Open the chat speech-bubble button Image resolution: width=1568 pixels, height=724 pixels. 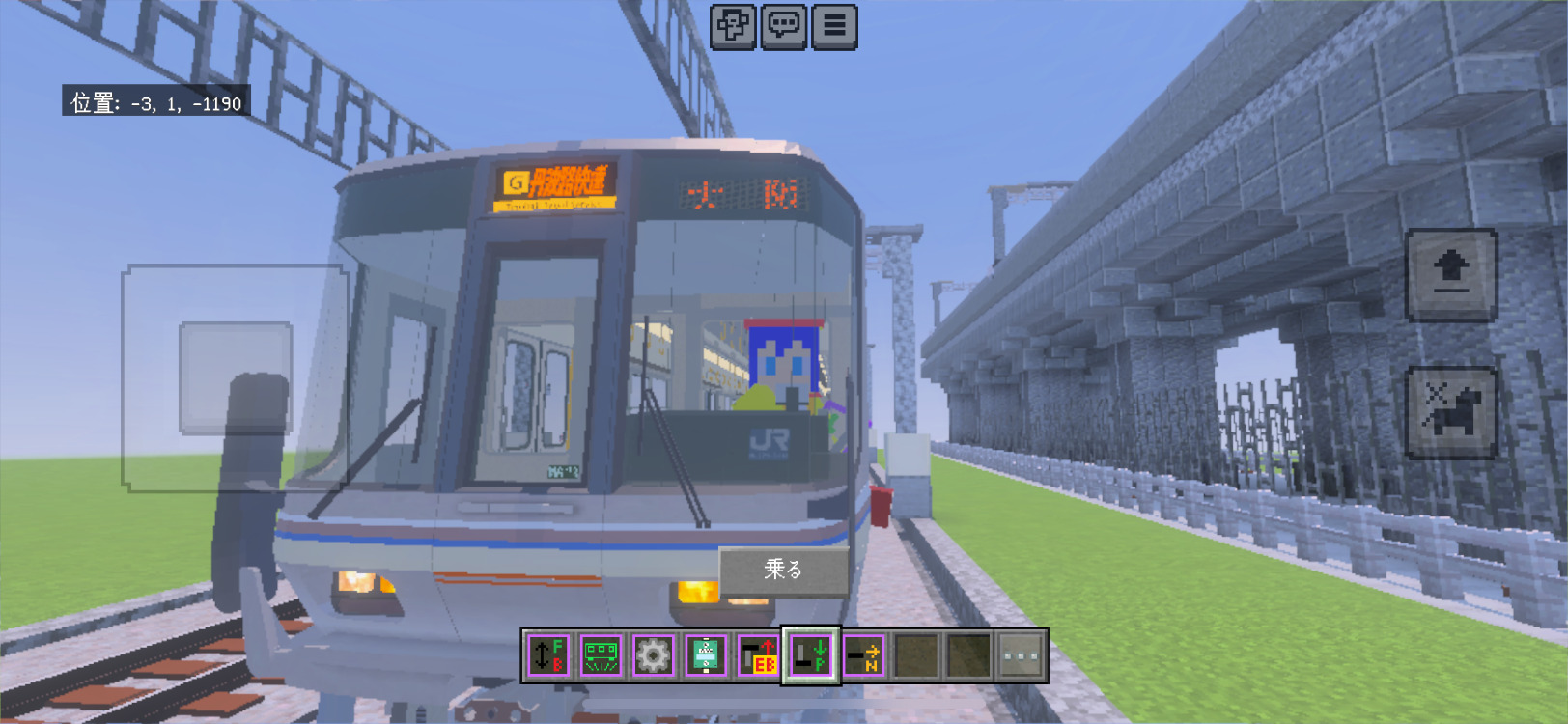tap(783, 26)
